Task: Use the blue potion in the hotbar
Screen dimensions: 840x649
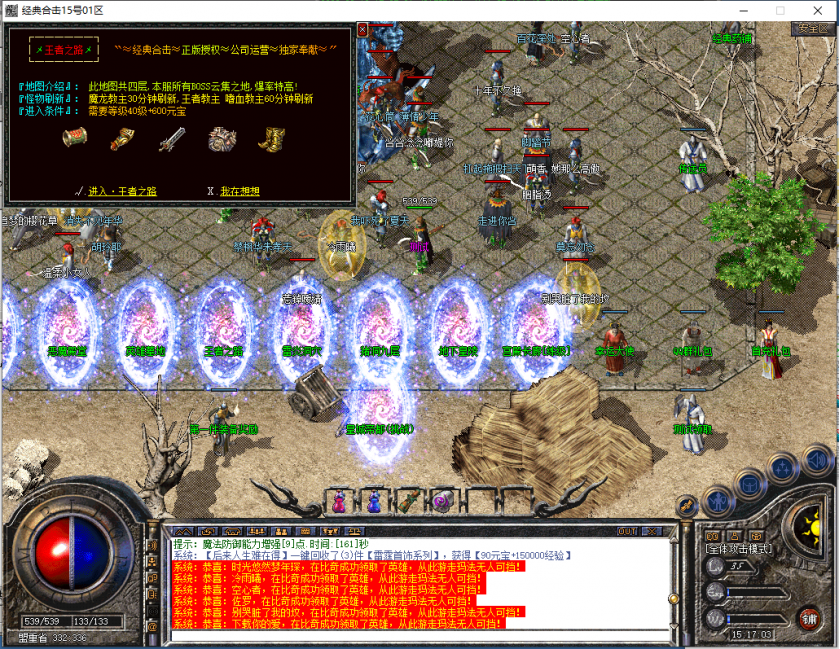Action: pyautogui.click(x=373, y=500)
